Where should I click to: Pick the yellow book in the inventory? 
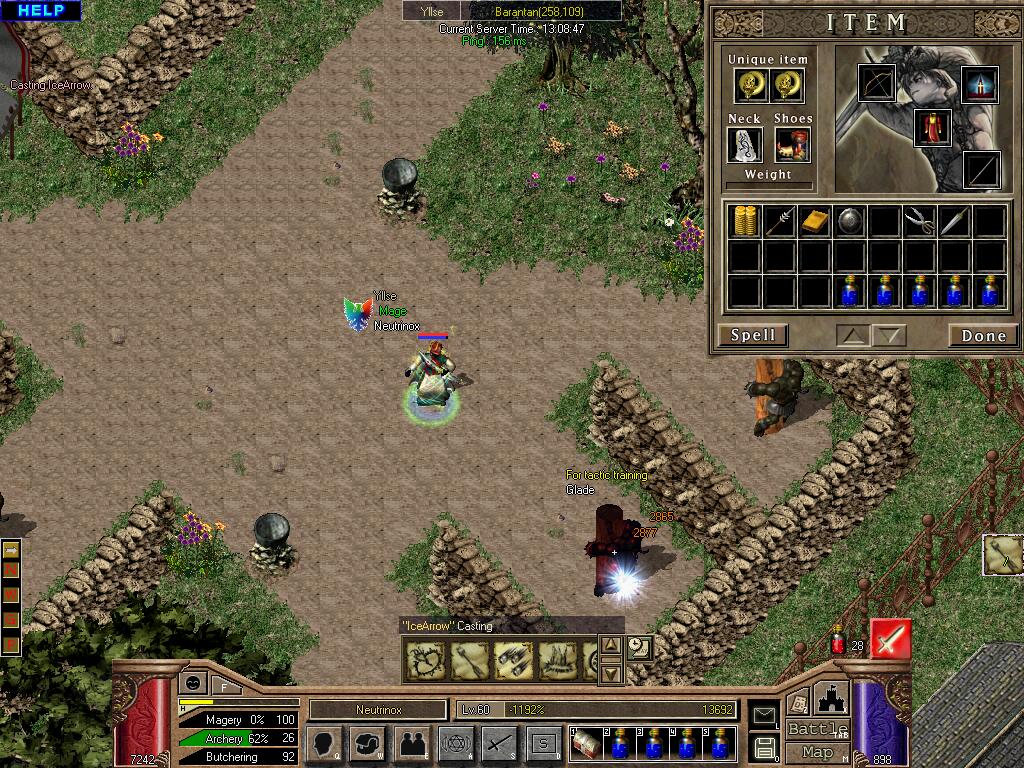point(814,221)
